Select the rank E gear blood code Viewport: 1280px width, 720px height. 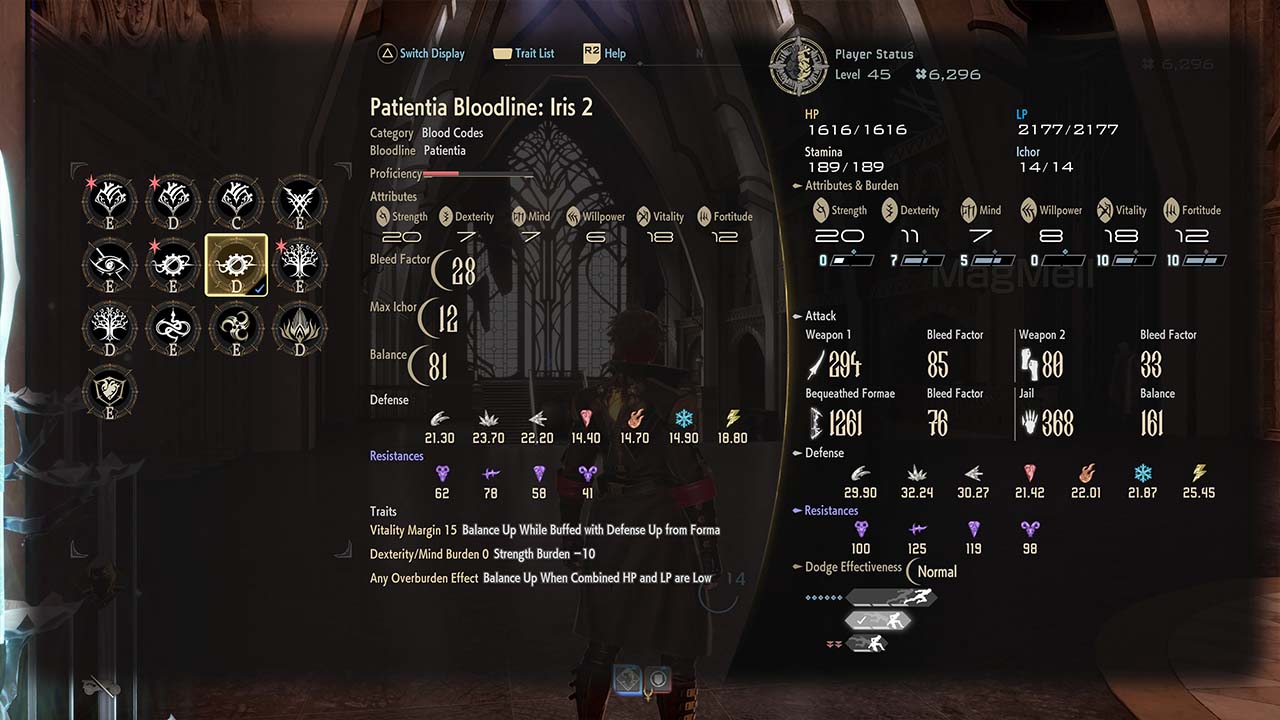(173, 265)
